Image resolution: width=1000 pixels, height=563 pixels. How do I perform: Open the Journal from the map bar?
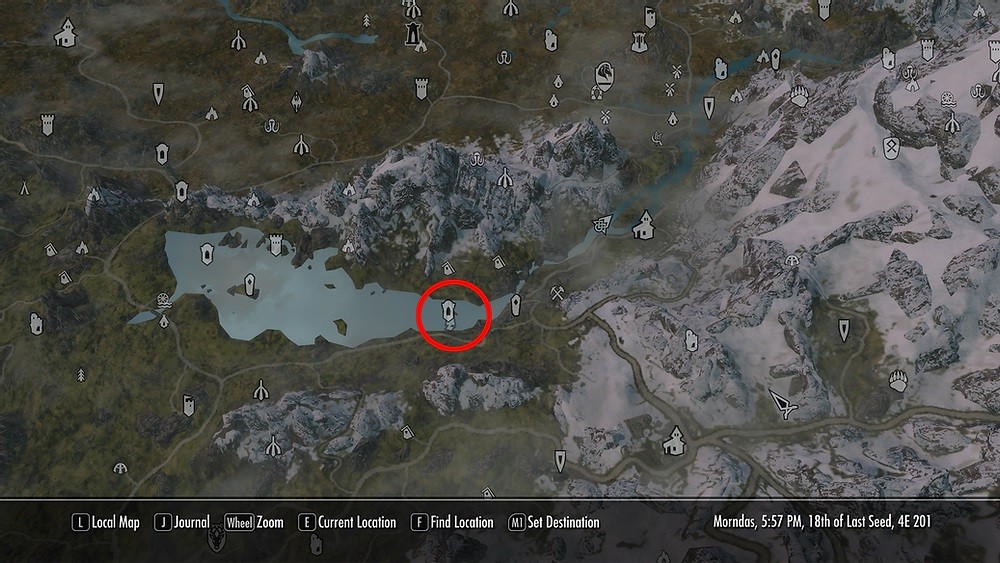coord(182,522)
